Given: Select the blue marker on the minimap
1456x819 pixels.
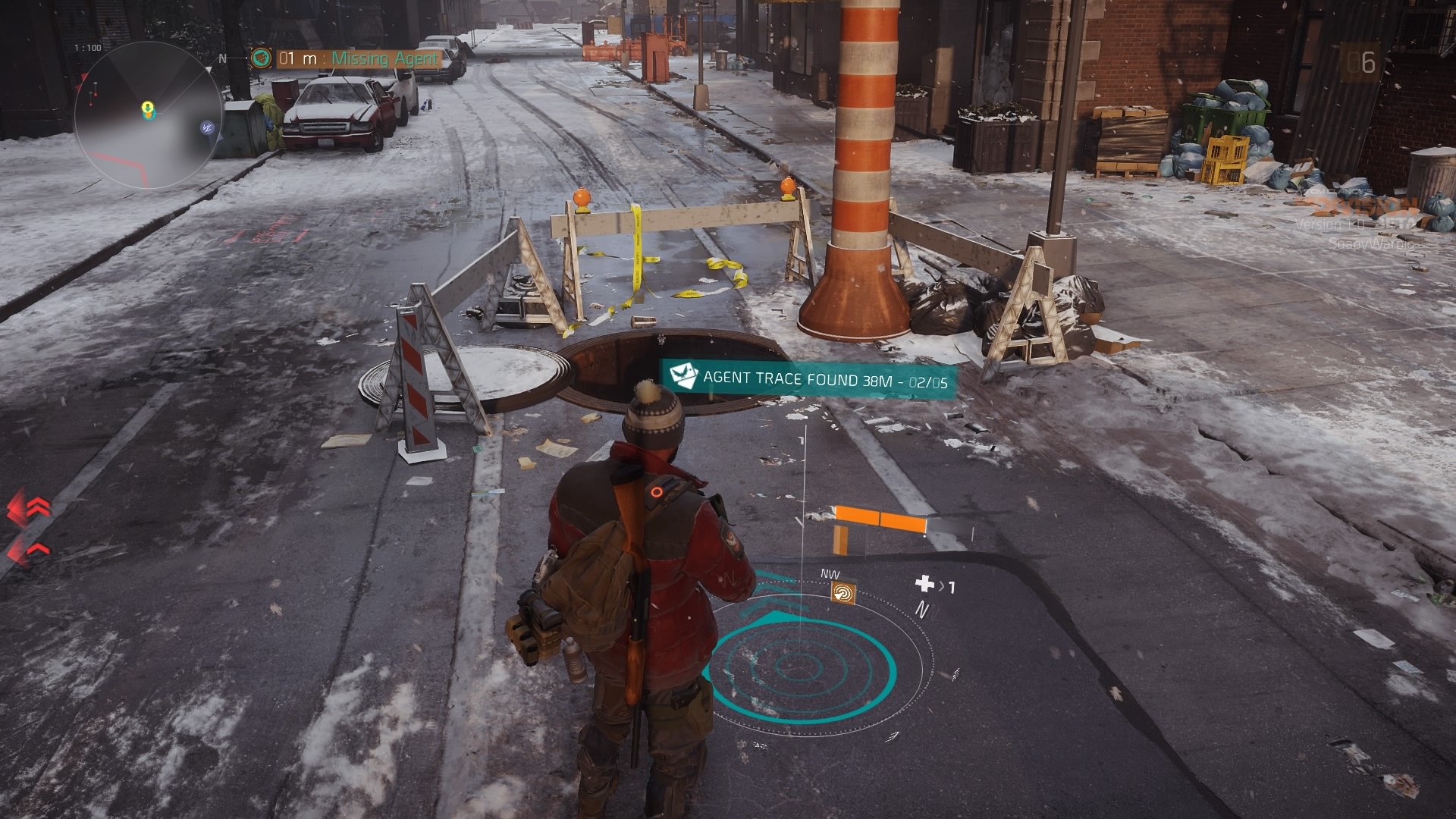Looking at the screenshot, I should 205,127.
